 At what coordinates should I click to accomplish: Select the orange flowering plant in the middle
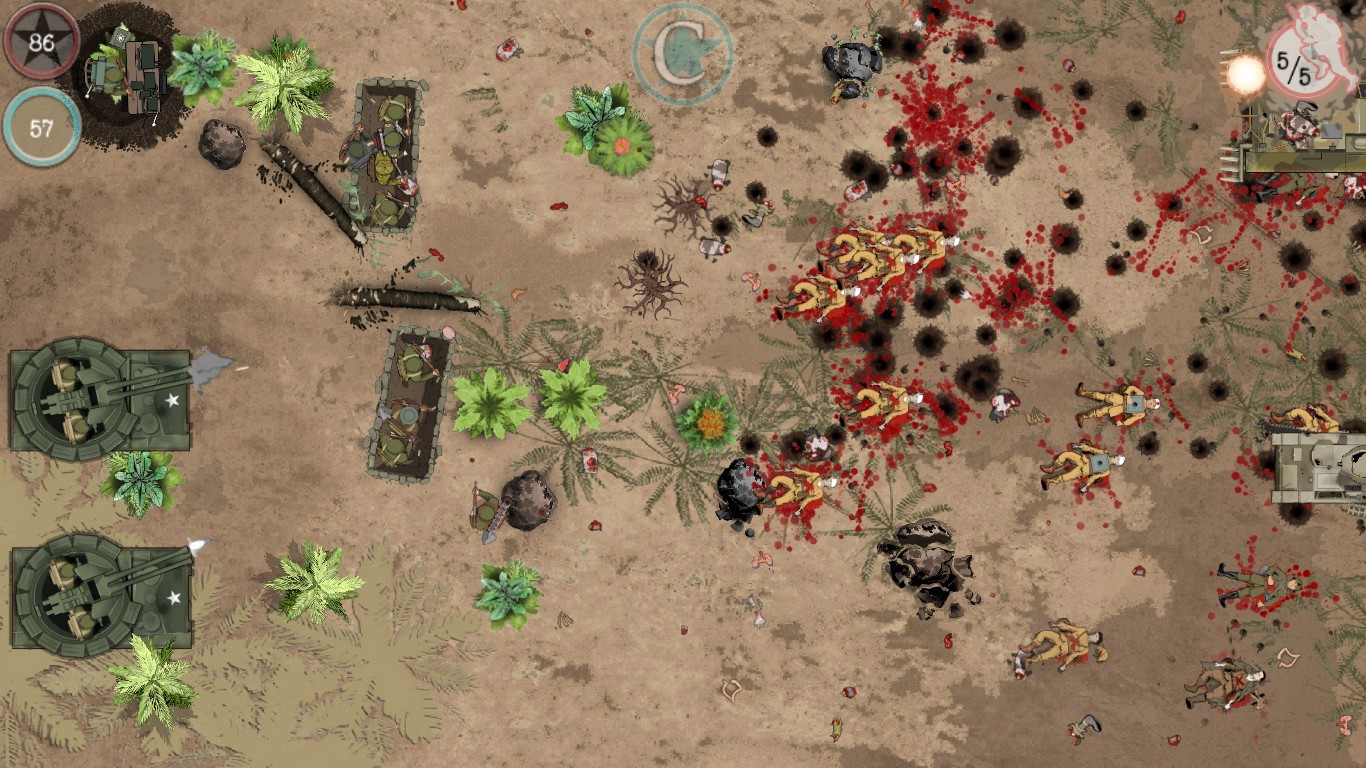tap(710, 420)
